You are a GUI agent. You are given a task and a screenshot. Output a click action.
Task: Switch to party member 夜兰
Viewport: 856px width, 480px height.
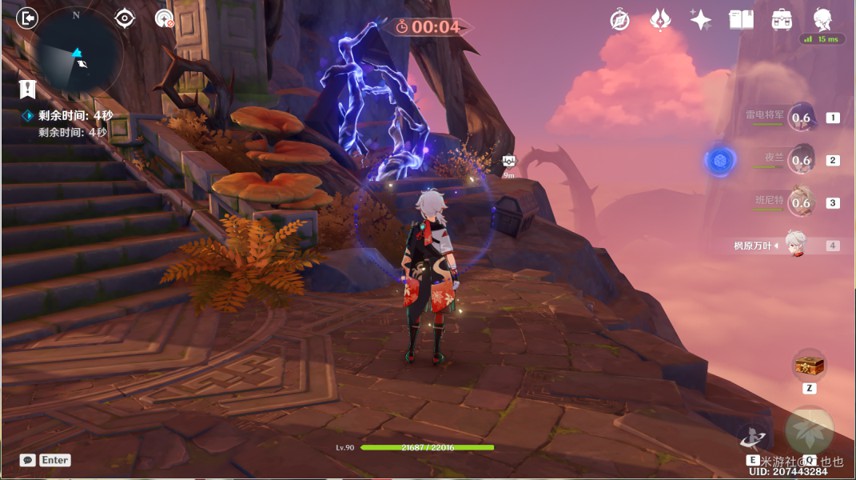[800, 160]
